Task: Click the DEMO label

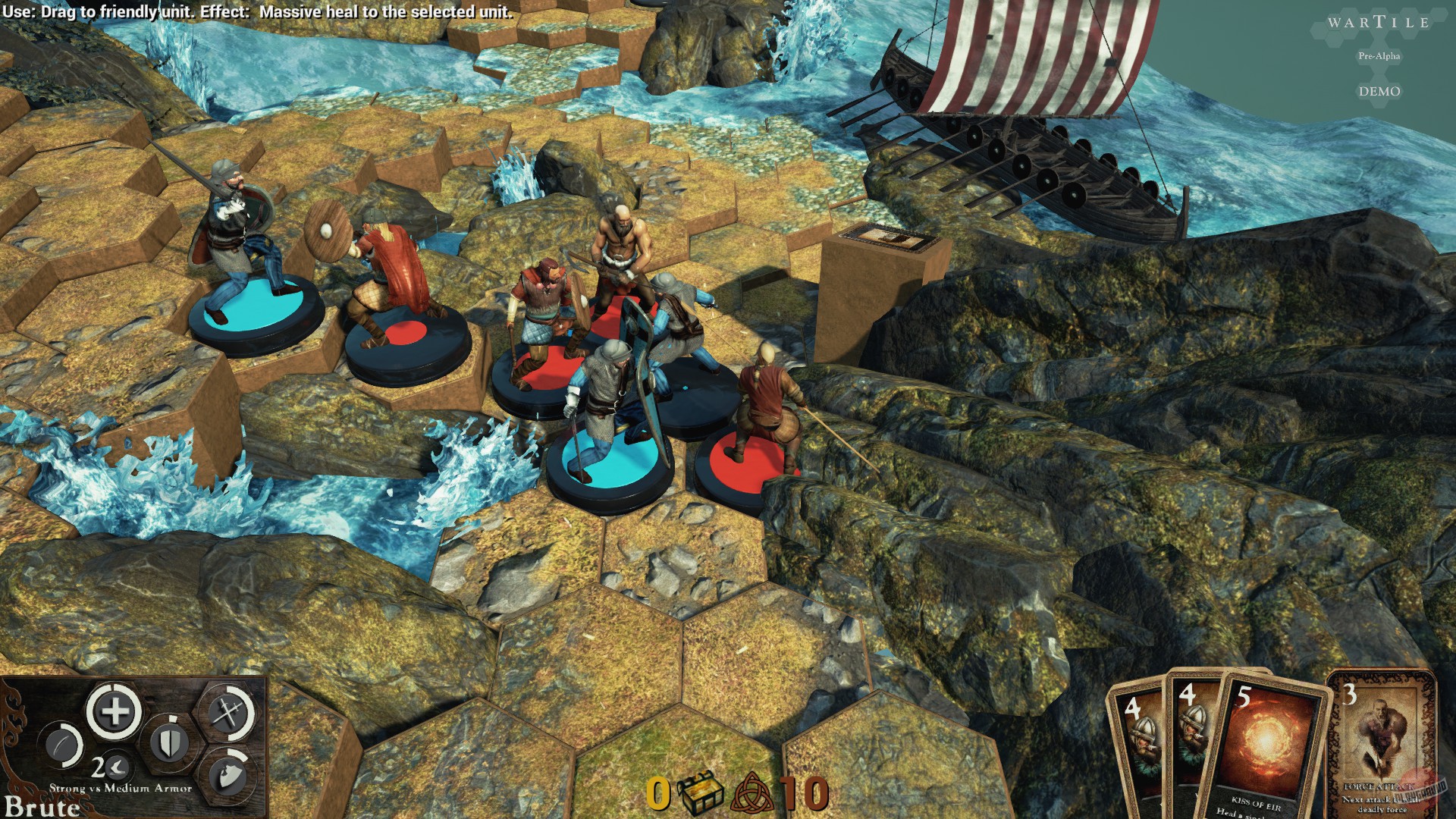Action: pyautogui.click(x=1382, y=91)
